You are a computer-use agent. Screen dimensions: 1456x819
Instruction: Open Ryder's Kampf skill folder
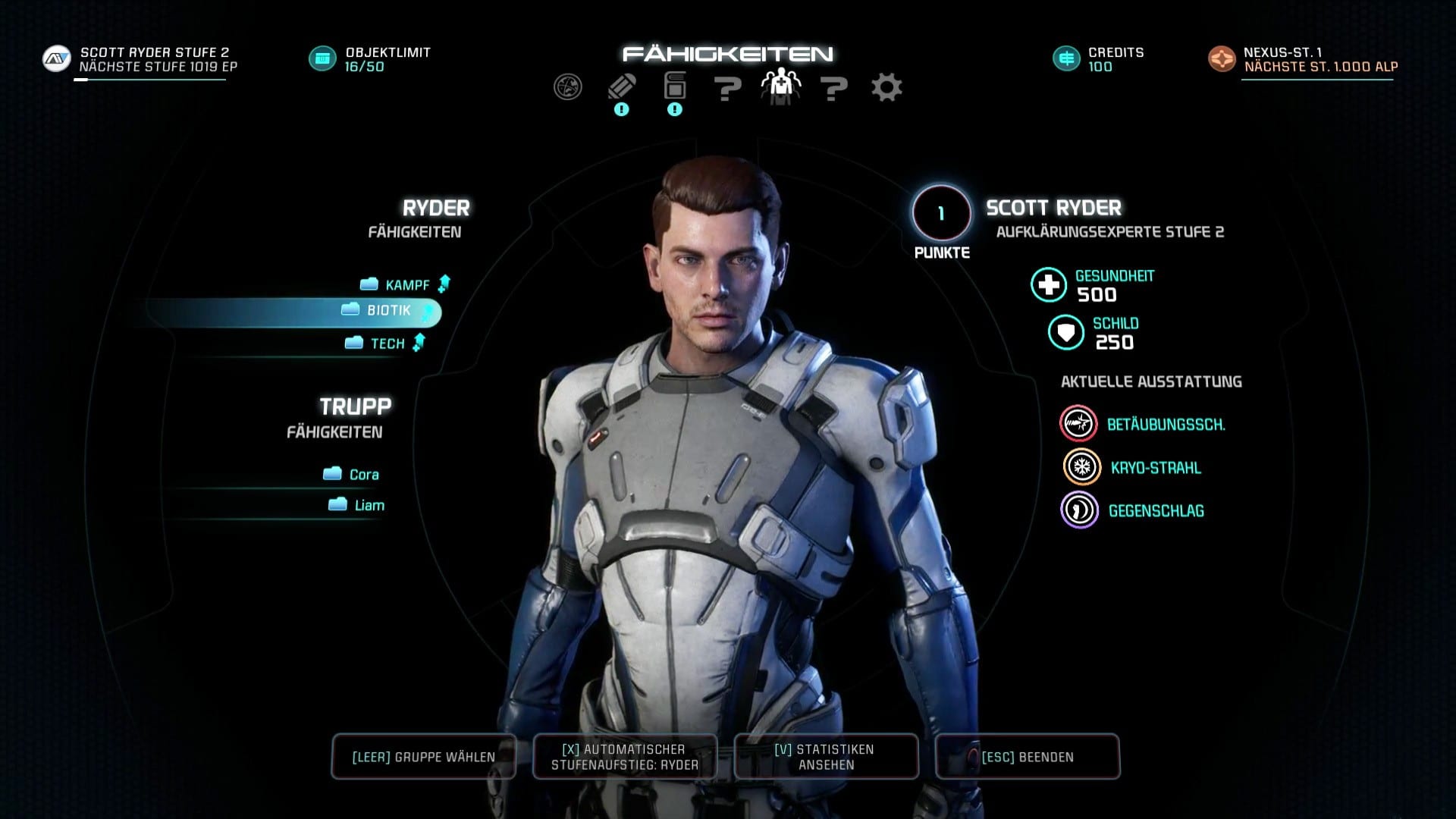406,285
